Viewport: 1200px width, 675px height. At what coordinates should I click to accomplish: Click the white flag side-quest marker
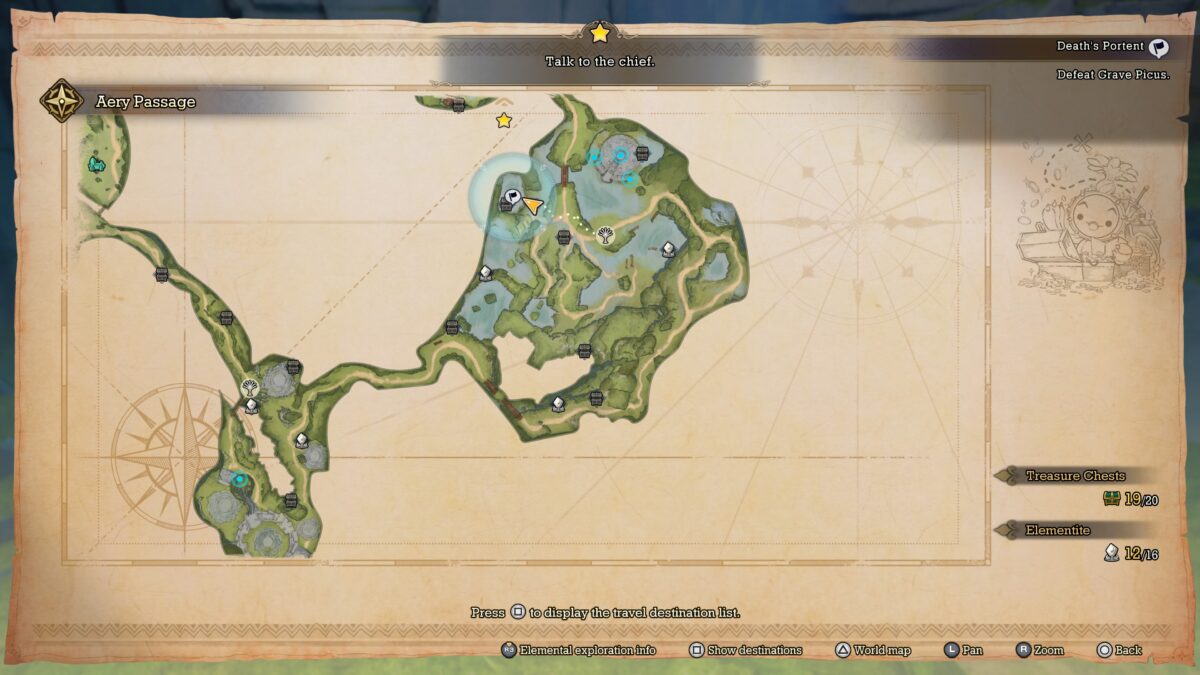point(513,198)
